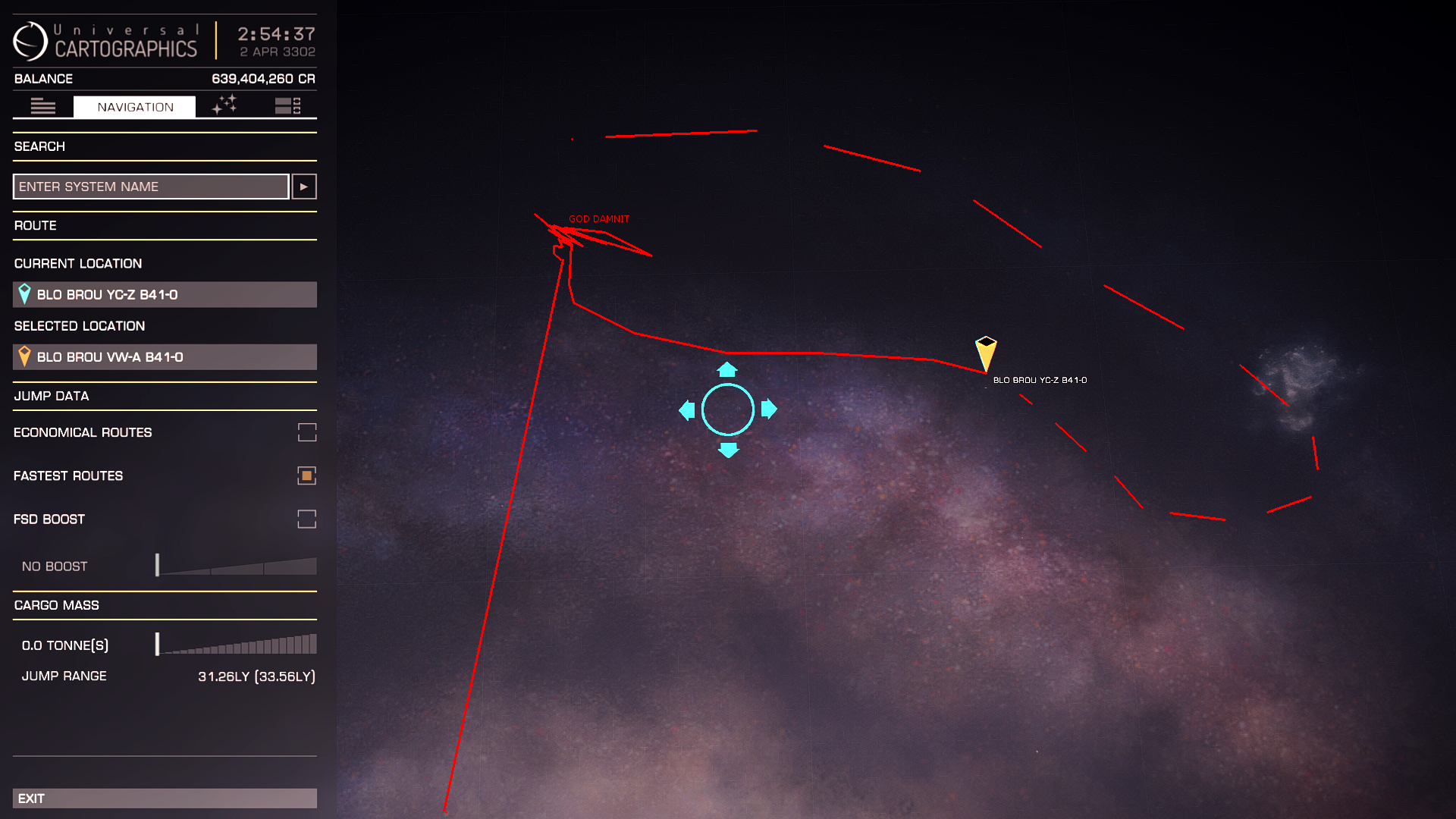Enable the FSD Boost checkbox

click(x=306, y=519)
